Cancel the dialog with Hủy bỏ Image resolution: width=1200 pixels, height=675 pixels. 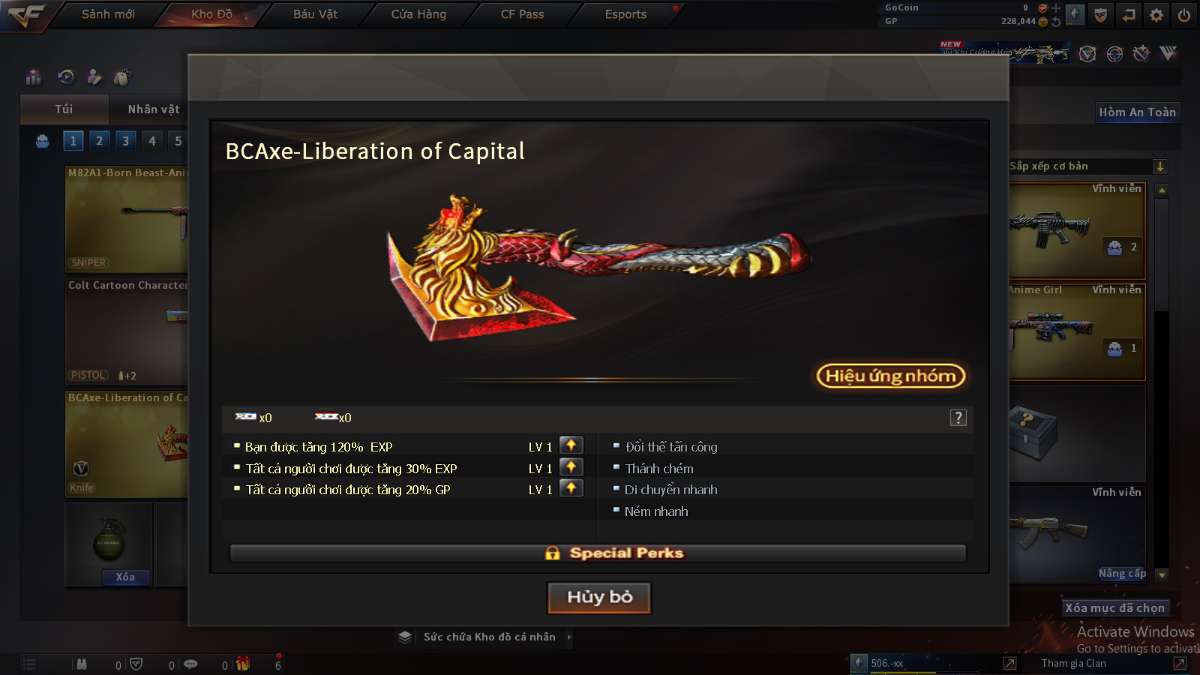pyautogui.click(x=599, y=598)
